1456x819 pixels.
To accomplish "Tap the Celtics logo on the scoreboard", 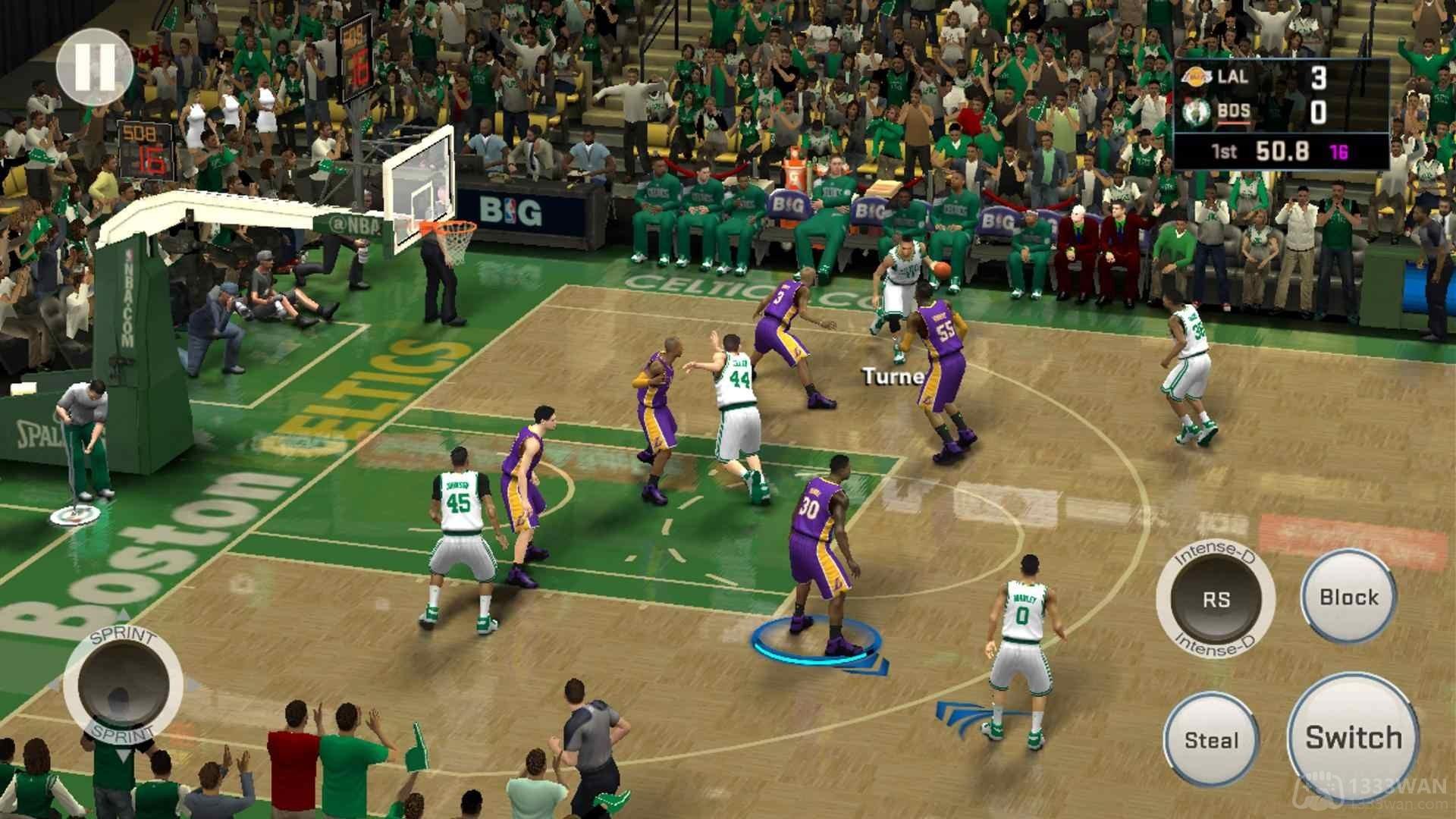I will (x=1197, y=112).
